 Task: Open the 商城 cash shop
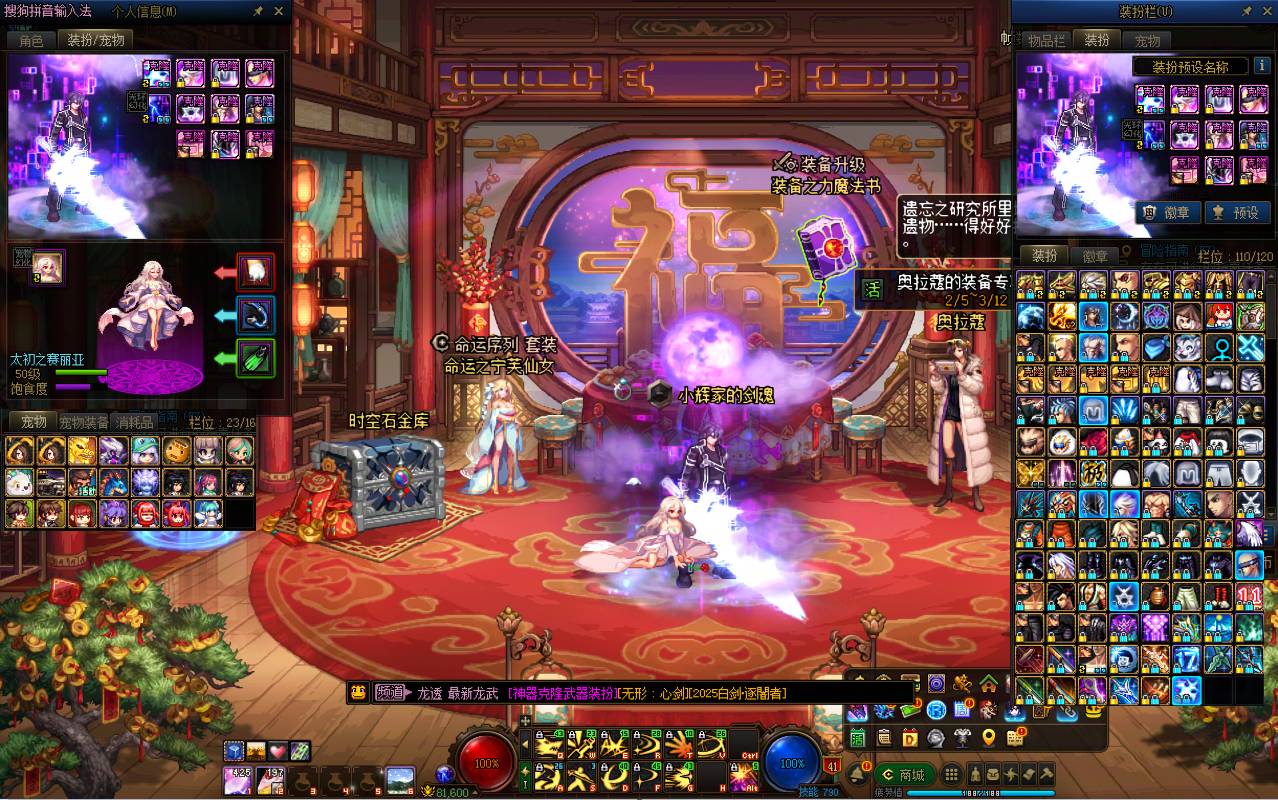point(903,774)
